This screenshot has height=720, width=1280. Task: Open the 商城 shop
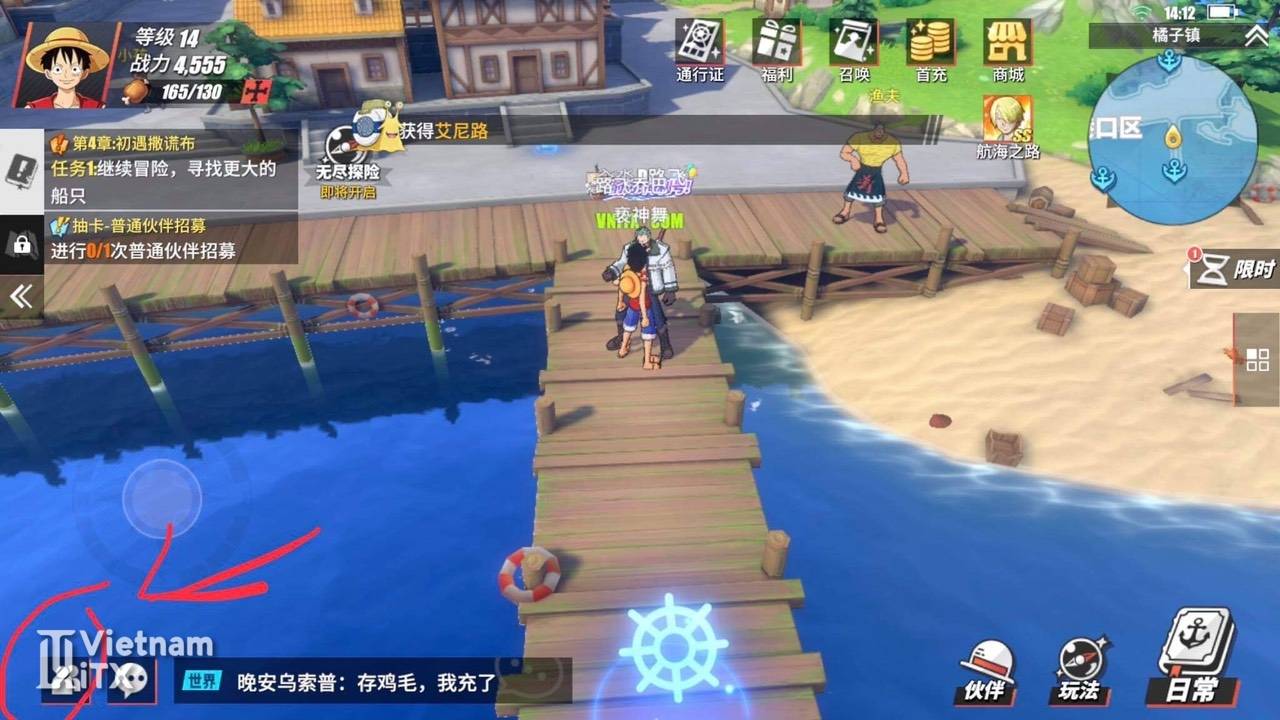[x=1008, y=49]
